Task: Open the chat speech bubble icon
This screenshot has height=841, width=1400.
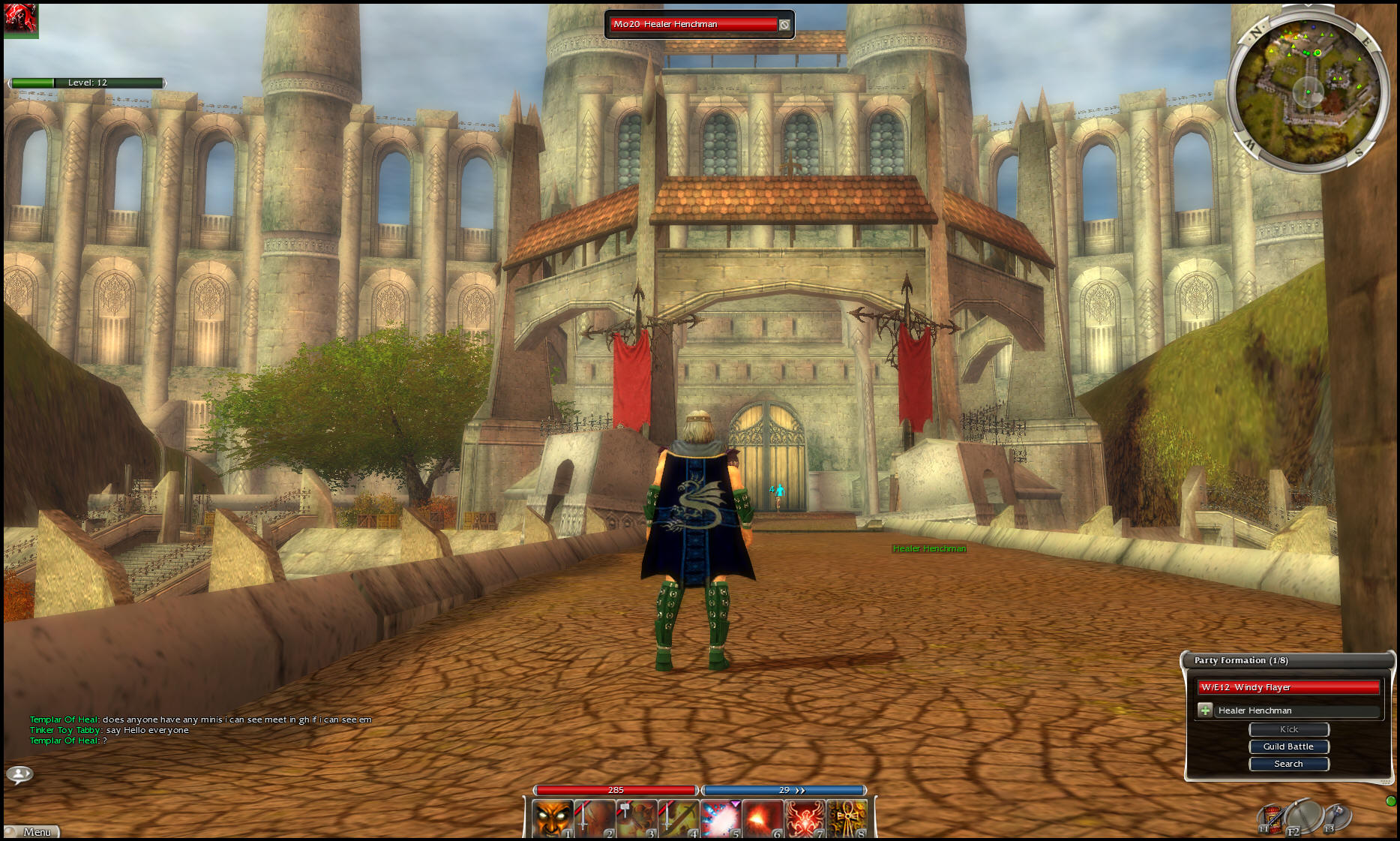Action: (19, 773)
